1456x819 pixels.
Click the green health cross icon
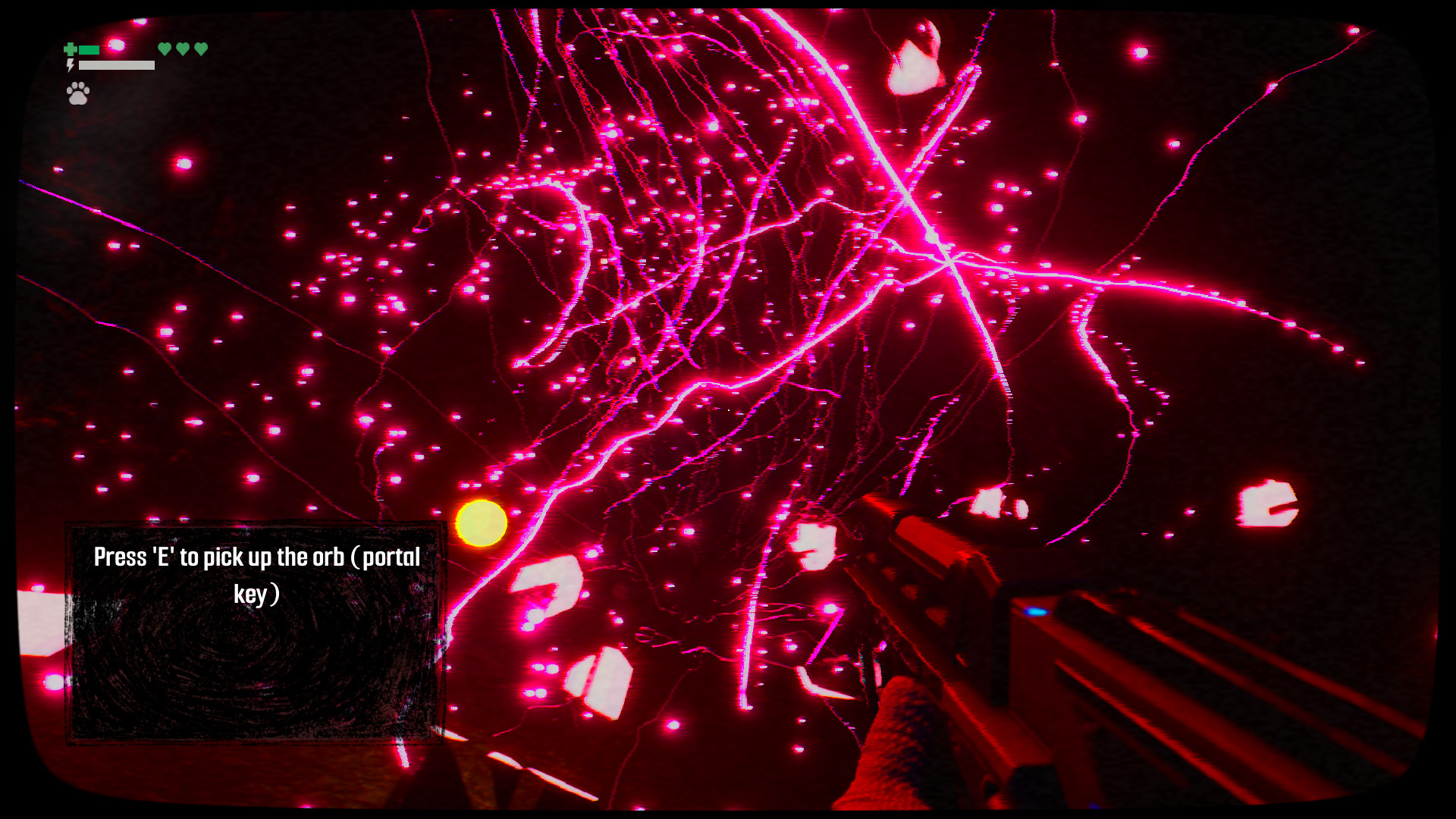click(x=71, y=49)
